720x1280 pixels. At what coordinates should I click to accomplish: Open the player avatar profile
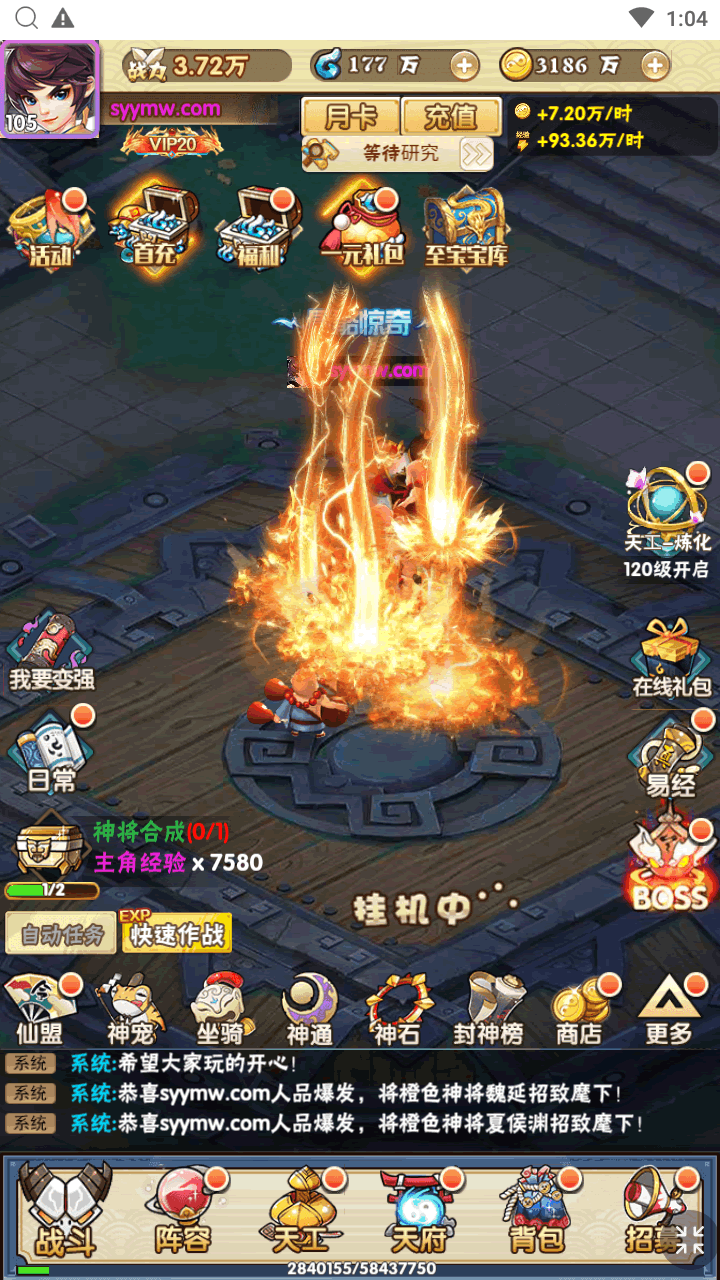pyautogui.click(x=50, y=88)
